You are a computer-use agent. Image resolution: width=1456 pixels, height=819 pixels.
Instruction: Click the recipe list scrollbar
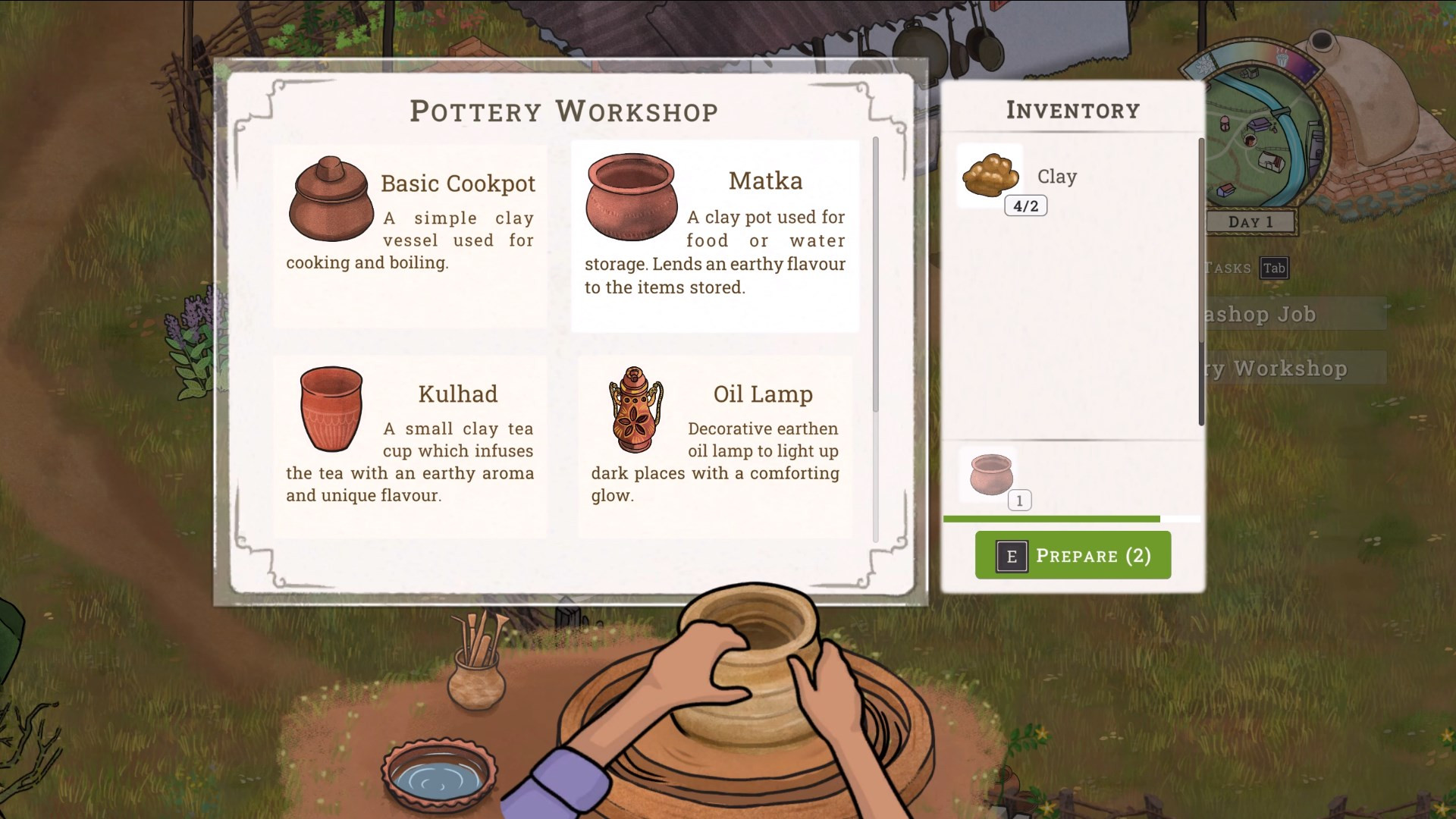(x=875, y=275)
